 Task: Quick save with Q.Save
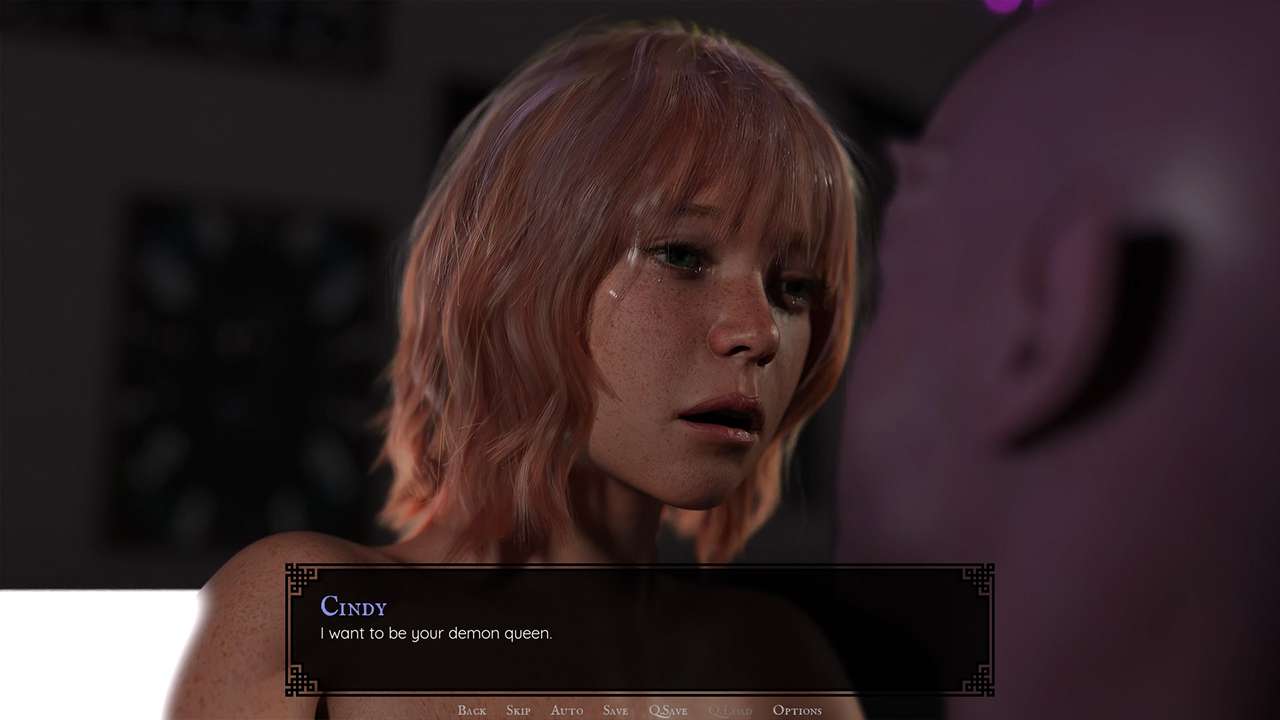pyautogui.click(x=668, y=710)
